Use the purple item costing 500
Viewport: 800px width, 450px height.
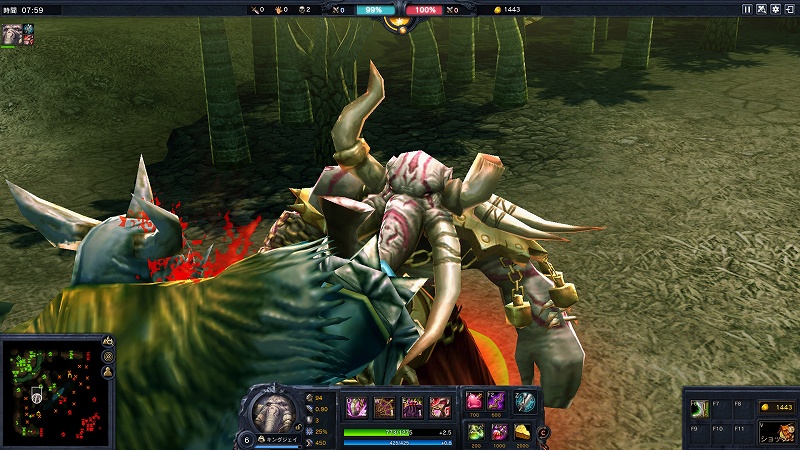point(496,401)
